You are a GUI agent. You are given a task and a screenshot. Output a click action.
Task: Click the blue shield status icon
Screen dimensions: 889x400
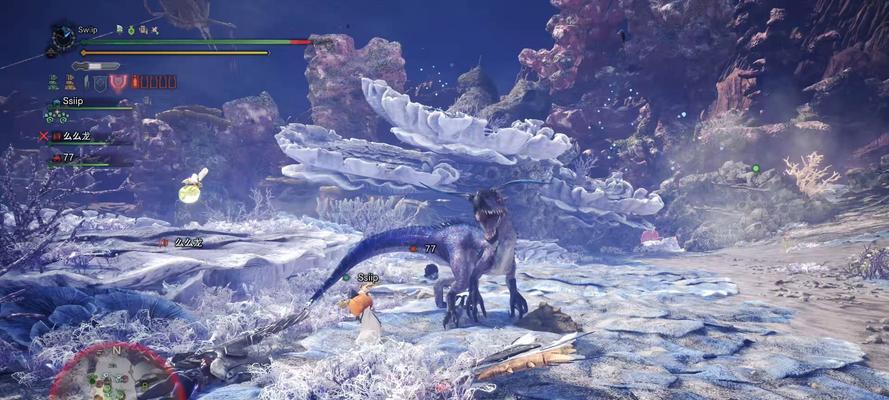(x=99, y=83)
